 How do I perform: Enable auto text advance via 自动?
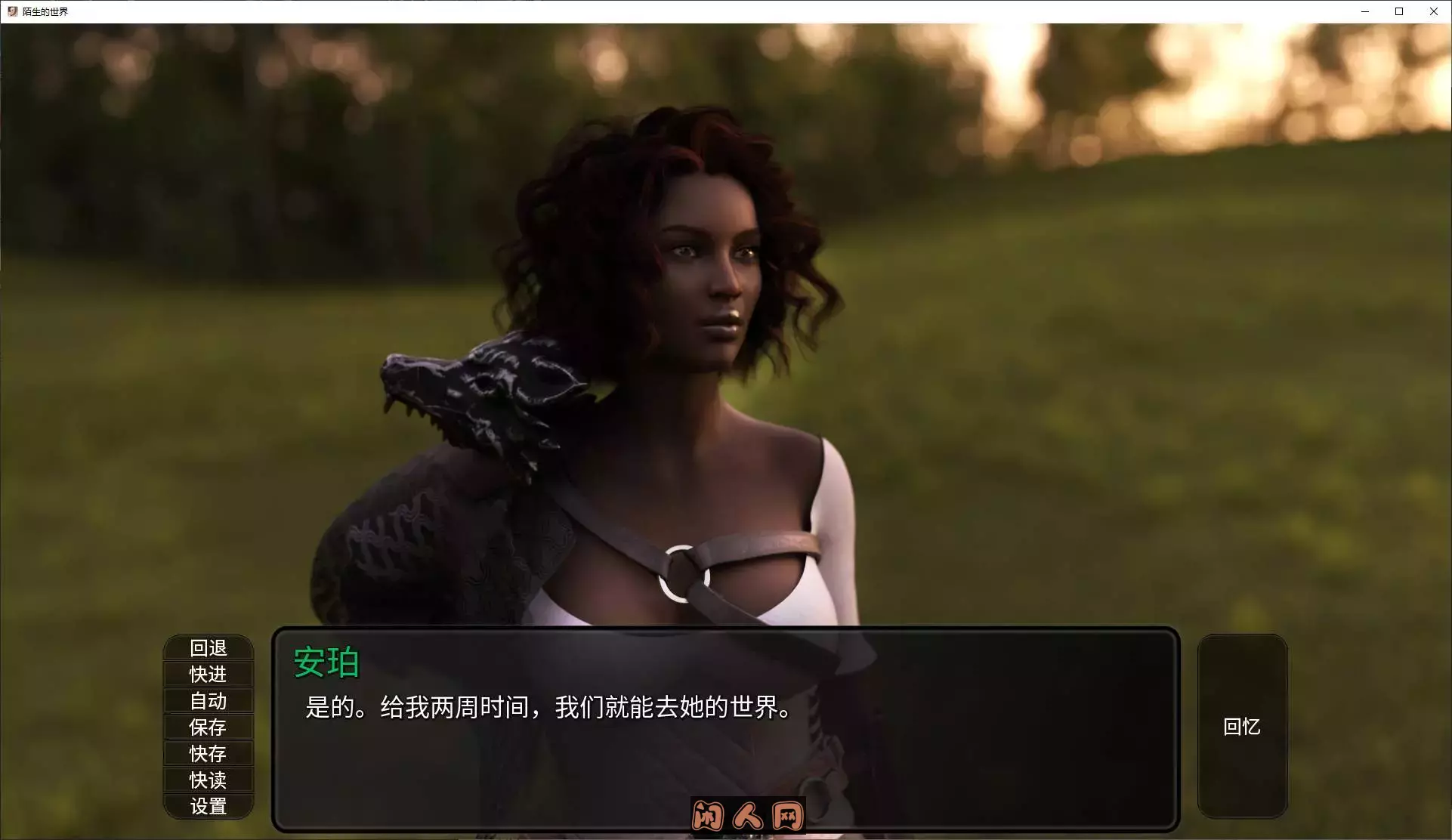[x=209, y=700]
